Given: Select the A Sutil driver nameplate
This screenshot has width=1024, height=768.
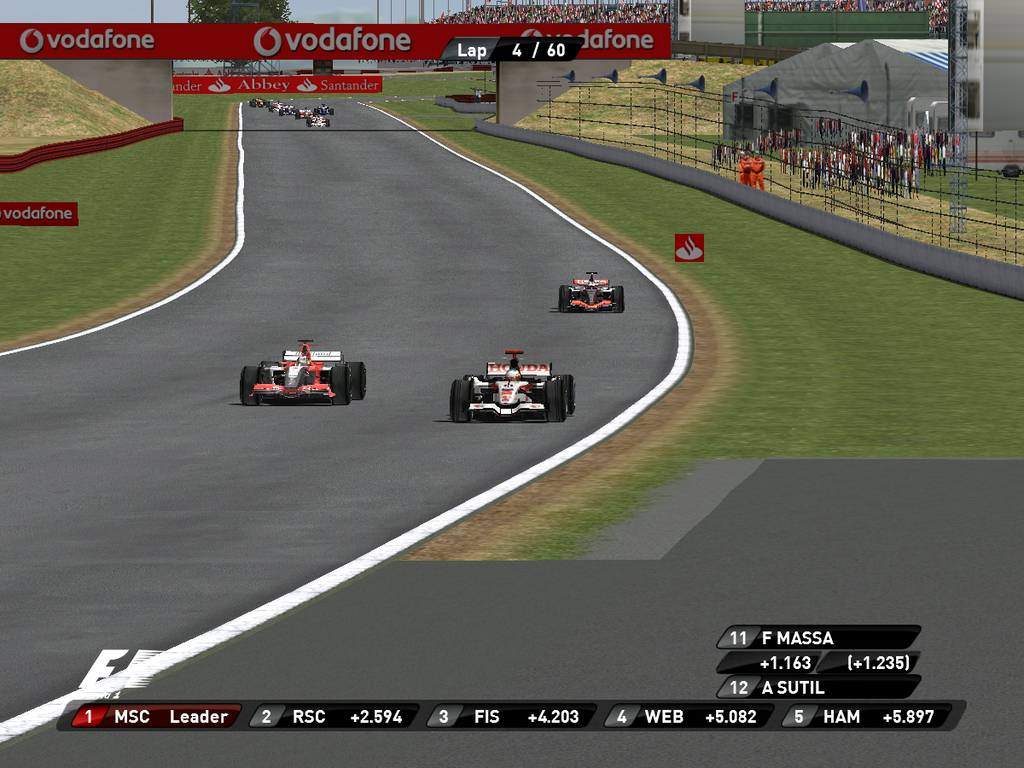Looking at the screenshot, I should pyautogui.click(x=818, y=687).
